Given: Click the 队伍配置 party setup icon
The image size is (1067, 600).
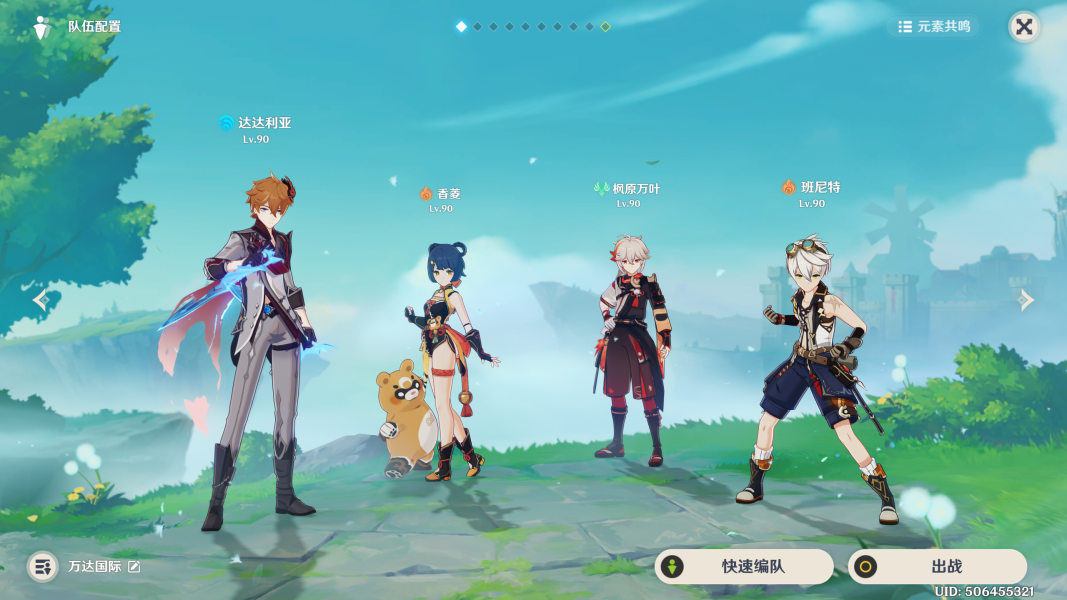Looking at the screenshot, I should click(41, 27).
